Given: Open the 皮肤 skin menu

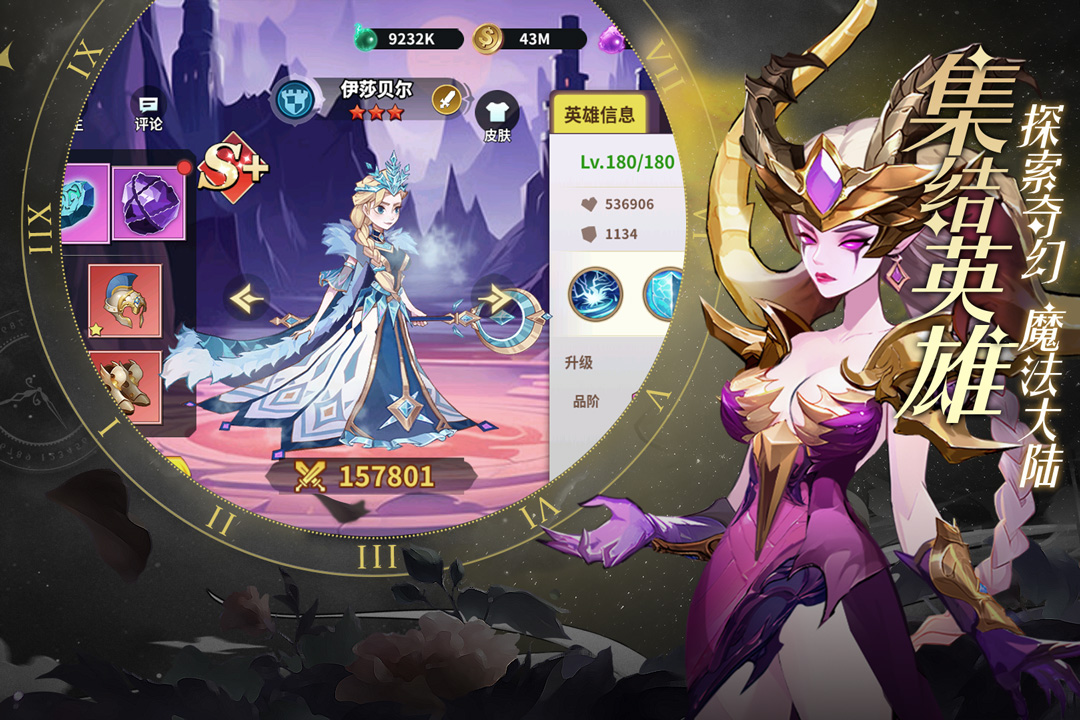Looking at the screenshot, I should point(497,118).
